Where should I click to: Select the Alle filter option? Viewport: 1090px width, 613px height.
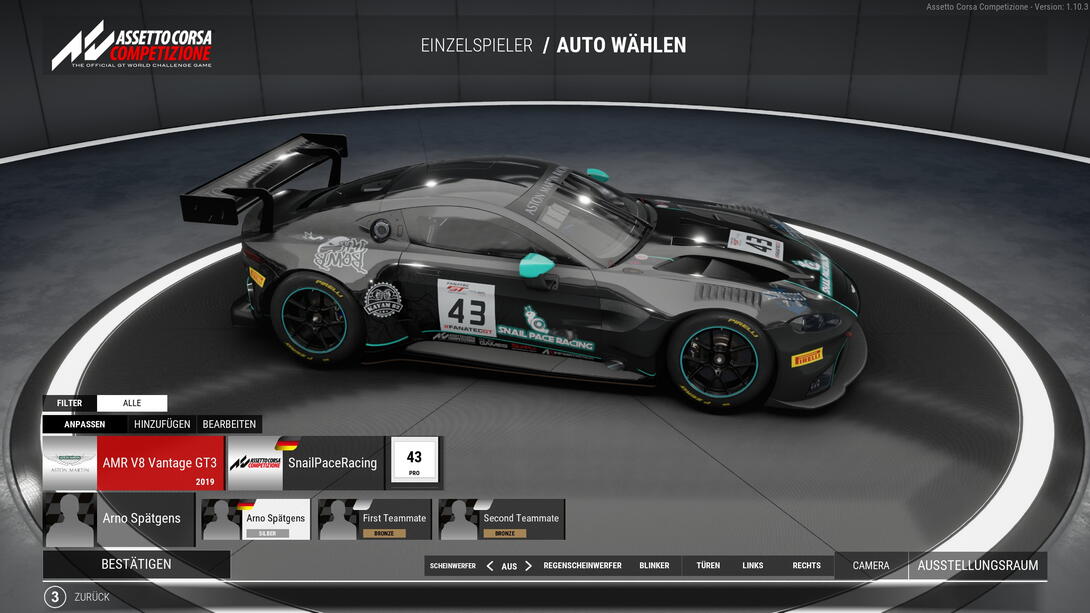pyautogui.click(x=132, y=403)
